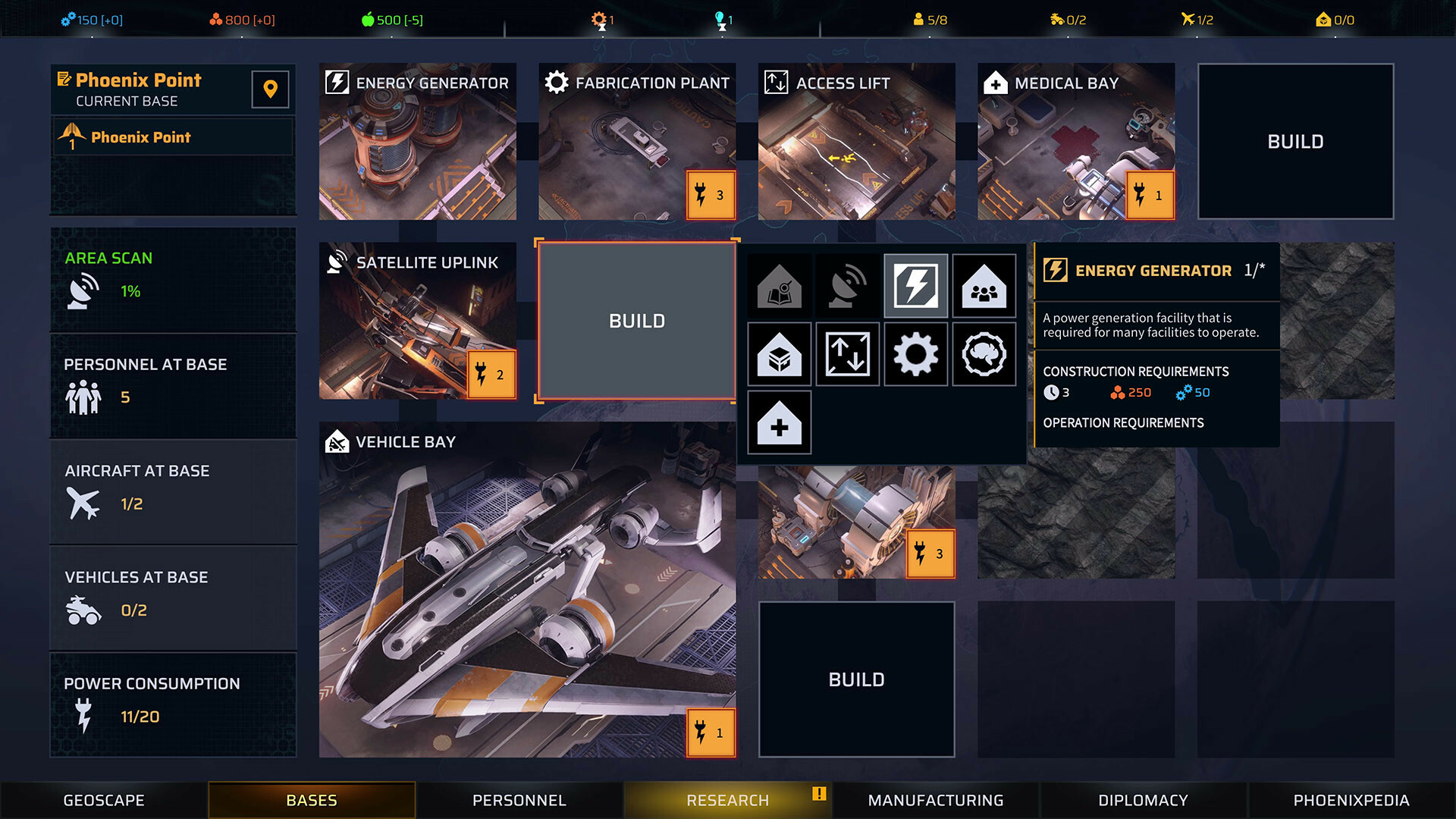
Task: Click the tech resource icon in top bar
Action: pos(70,20)
